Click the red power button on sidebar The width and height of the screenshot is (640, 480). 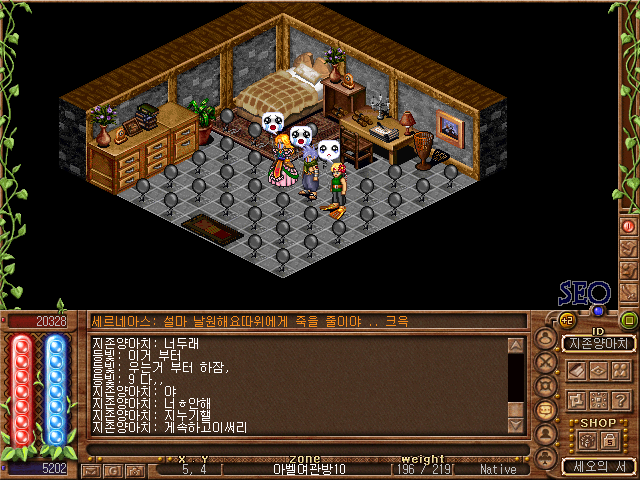pos(629,226)
